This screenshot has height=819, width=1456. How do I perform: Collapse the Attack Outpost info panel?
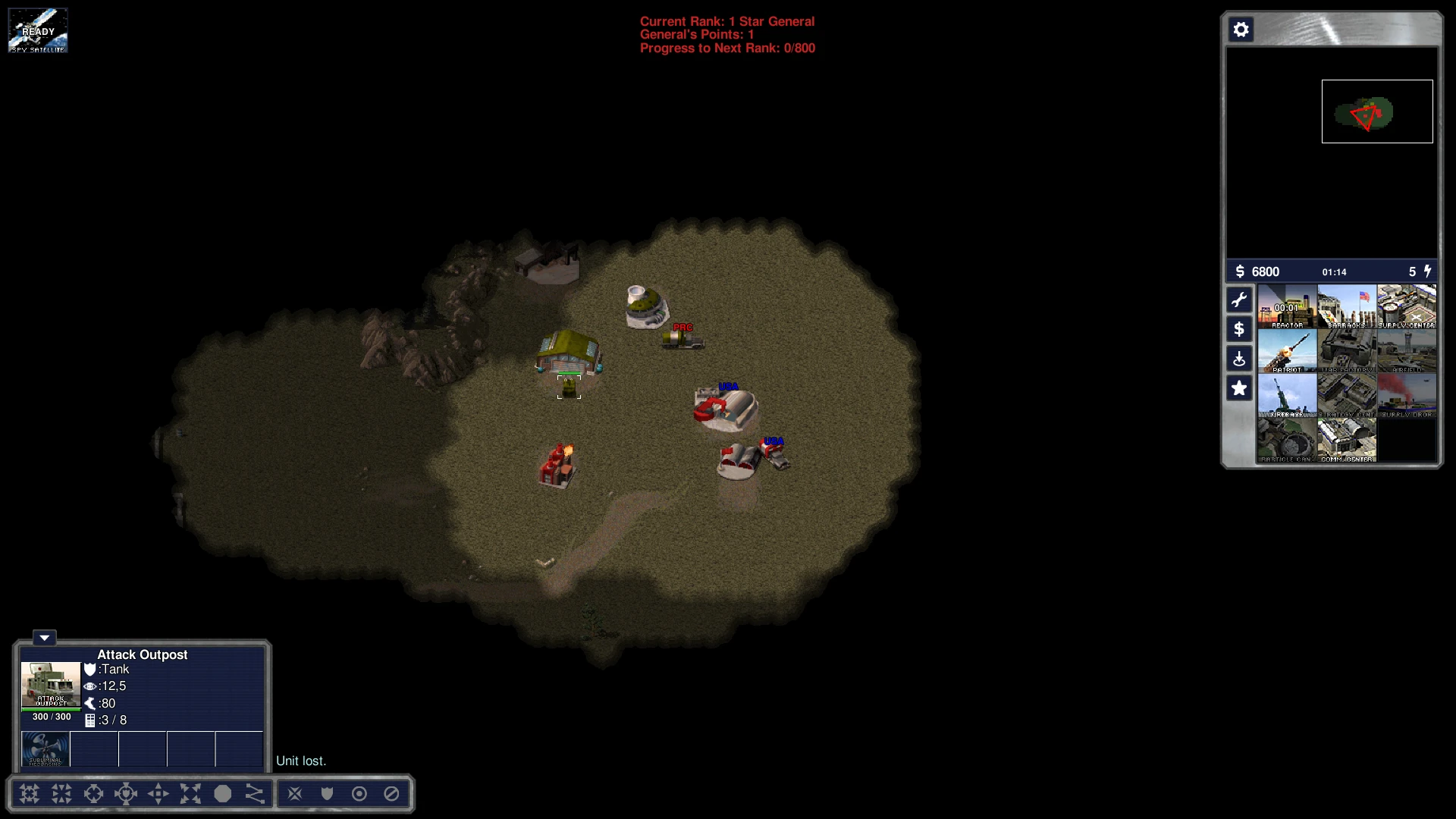(x=44, y=638)
